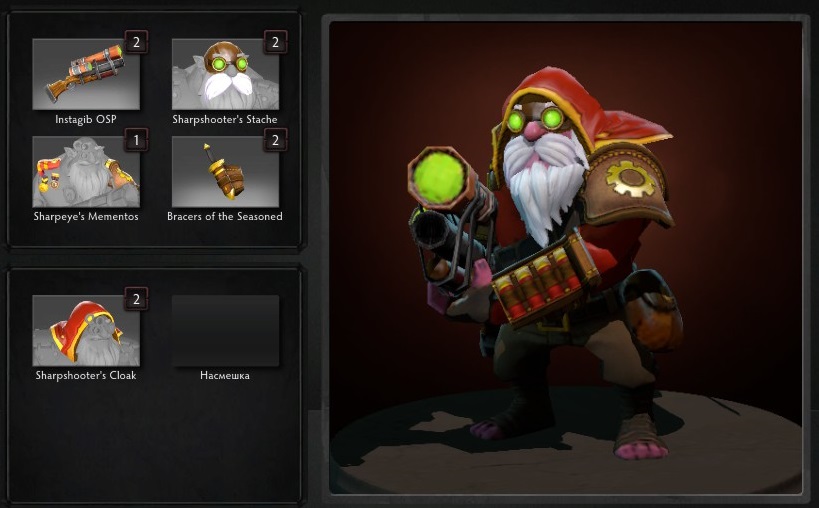Choose the Sharpshooter's Stache item slot
The height and width of the screenshot is (508, 819).
coord(225,74)
